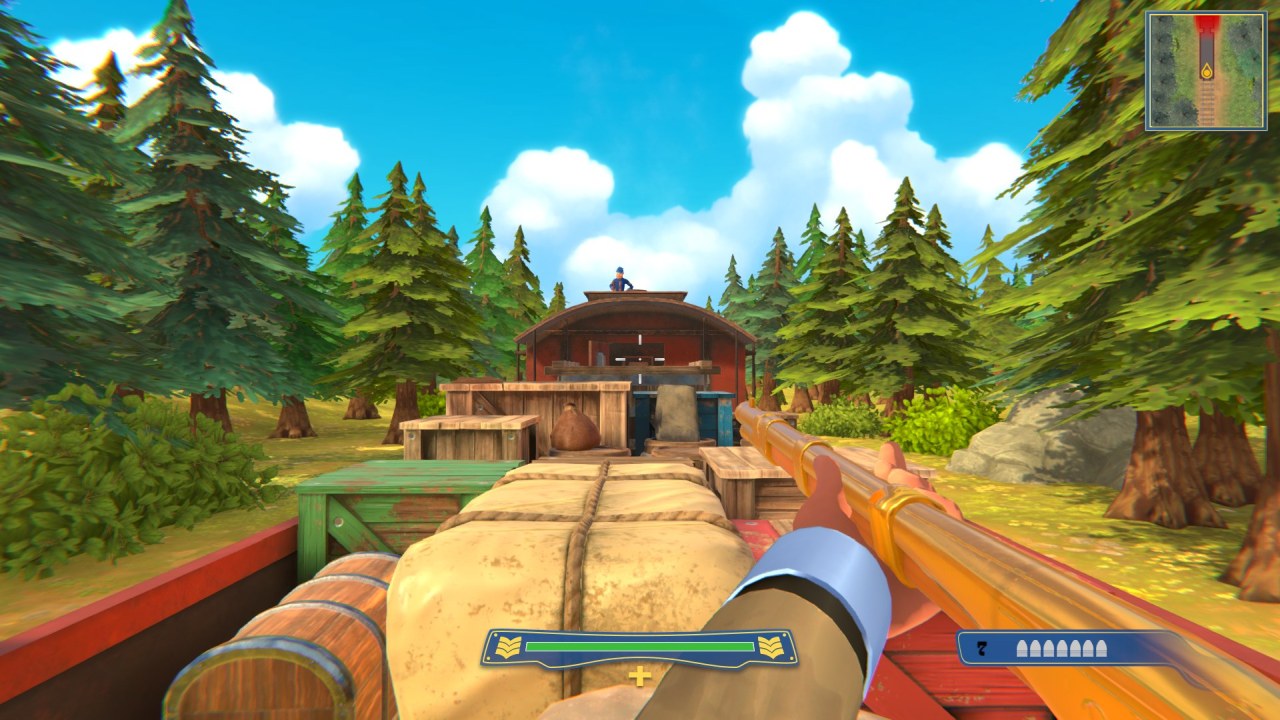Click the railroad tracks on the minimap
Screen dimensions: 1280x720
(1207, 105)
